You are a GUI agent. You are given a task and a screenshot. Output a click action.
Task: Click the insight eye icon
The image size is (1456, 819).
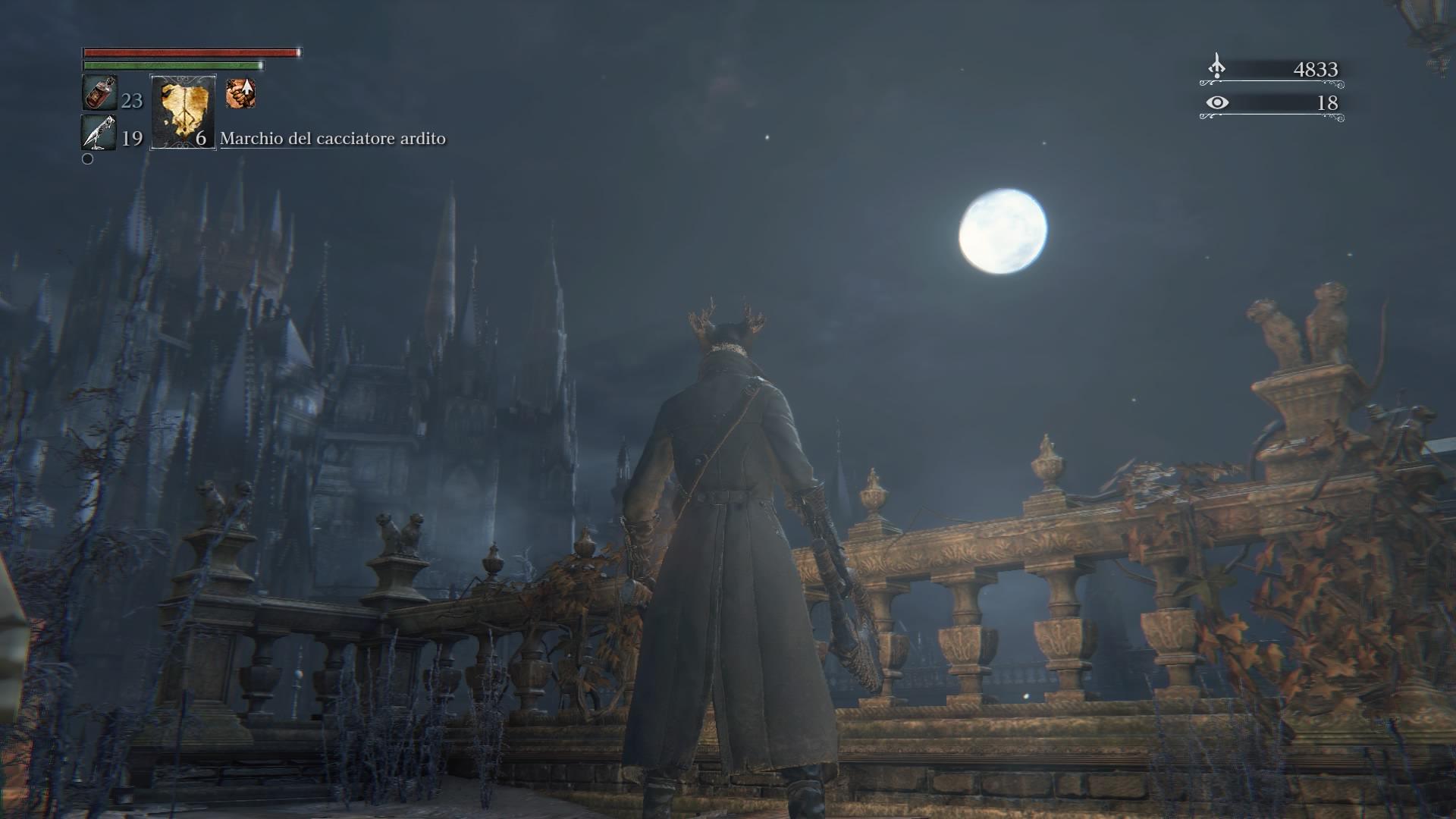(x=1216, y=102)
